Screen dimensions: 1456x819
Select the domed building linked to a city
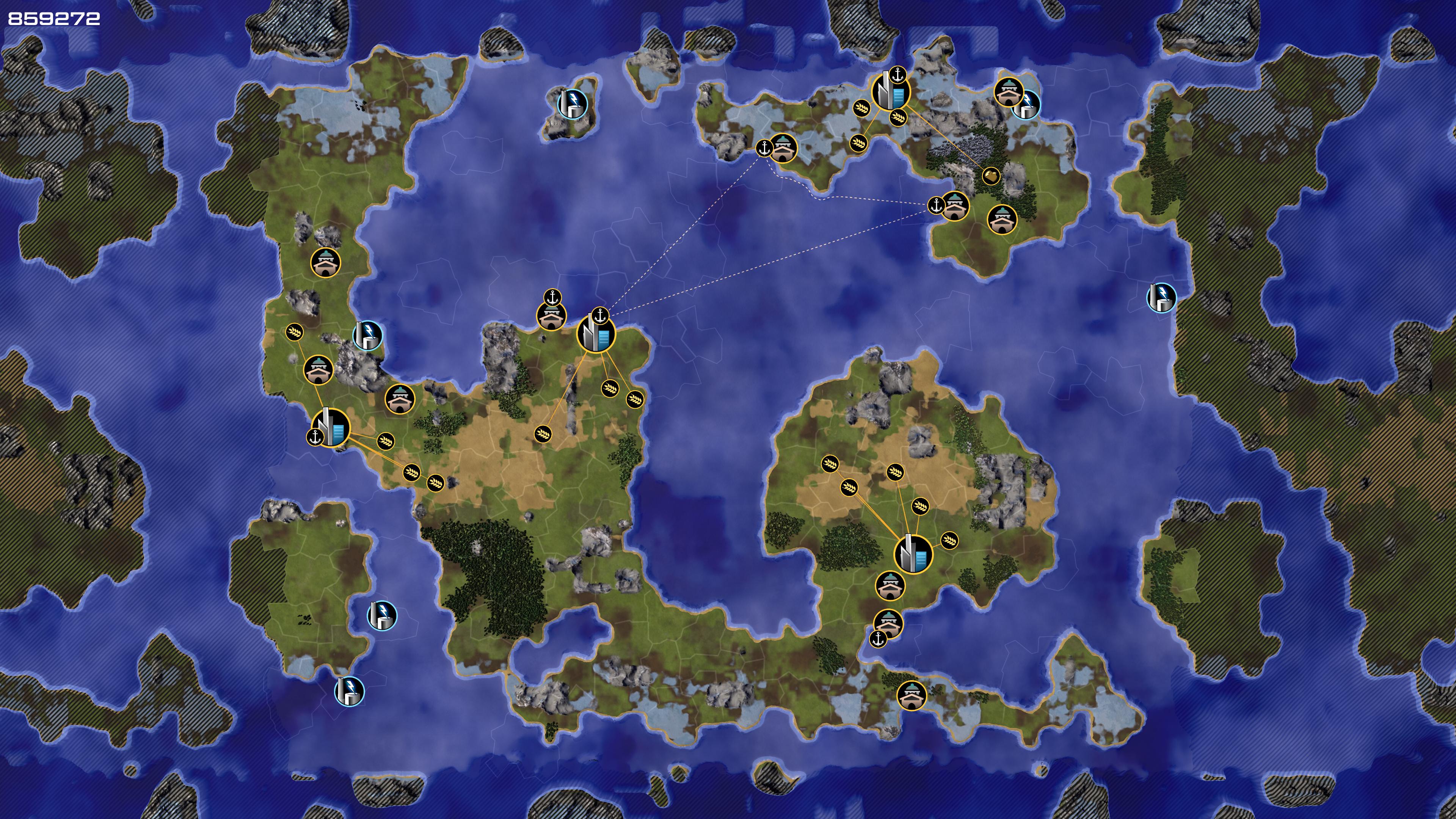pyautogui.click(x=318, y=369)
